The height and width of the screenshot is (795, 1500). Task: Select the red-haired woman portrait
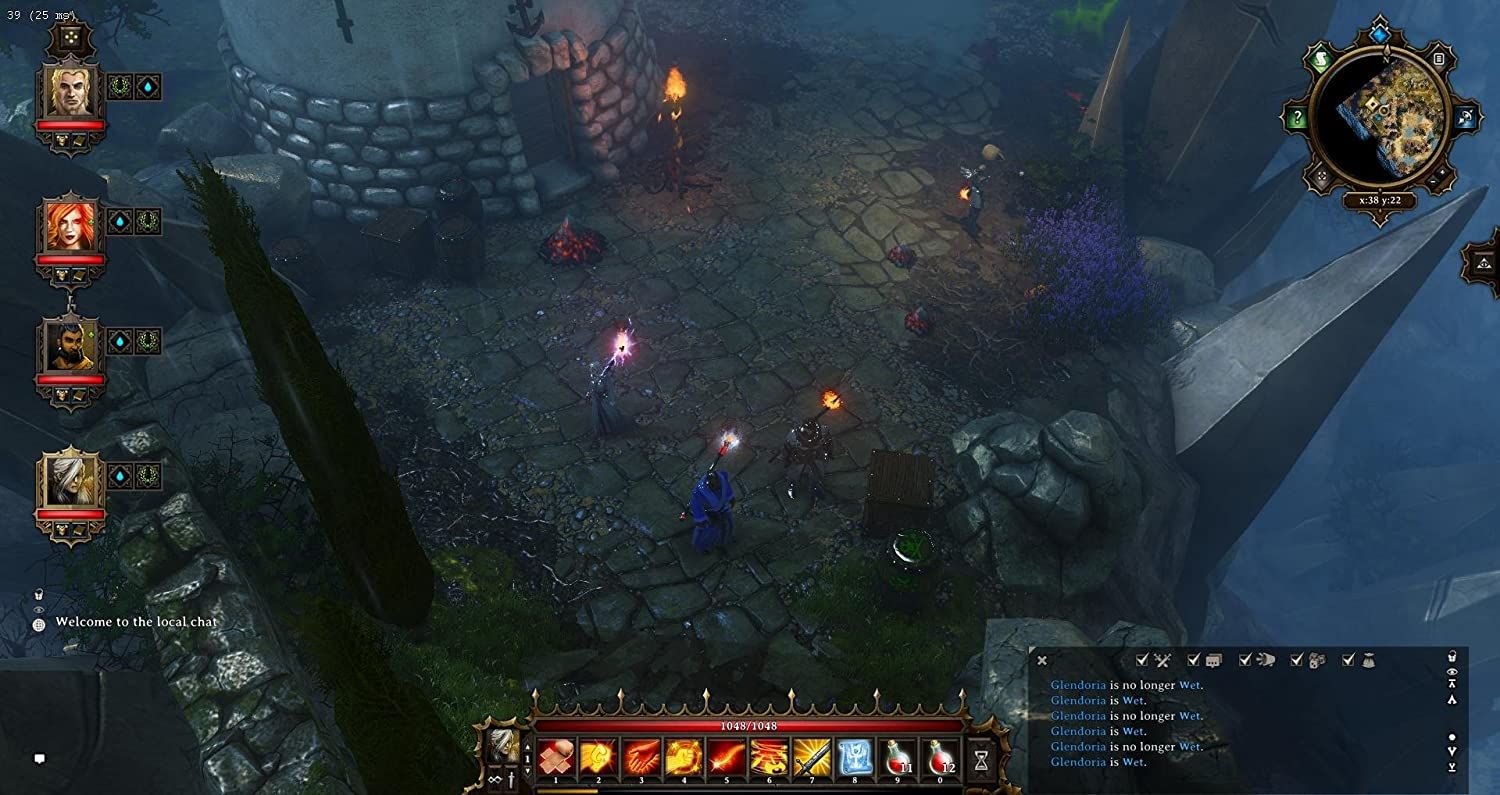[71, 227]
